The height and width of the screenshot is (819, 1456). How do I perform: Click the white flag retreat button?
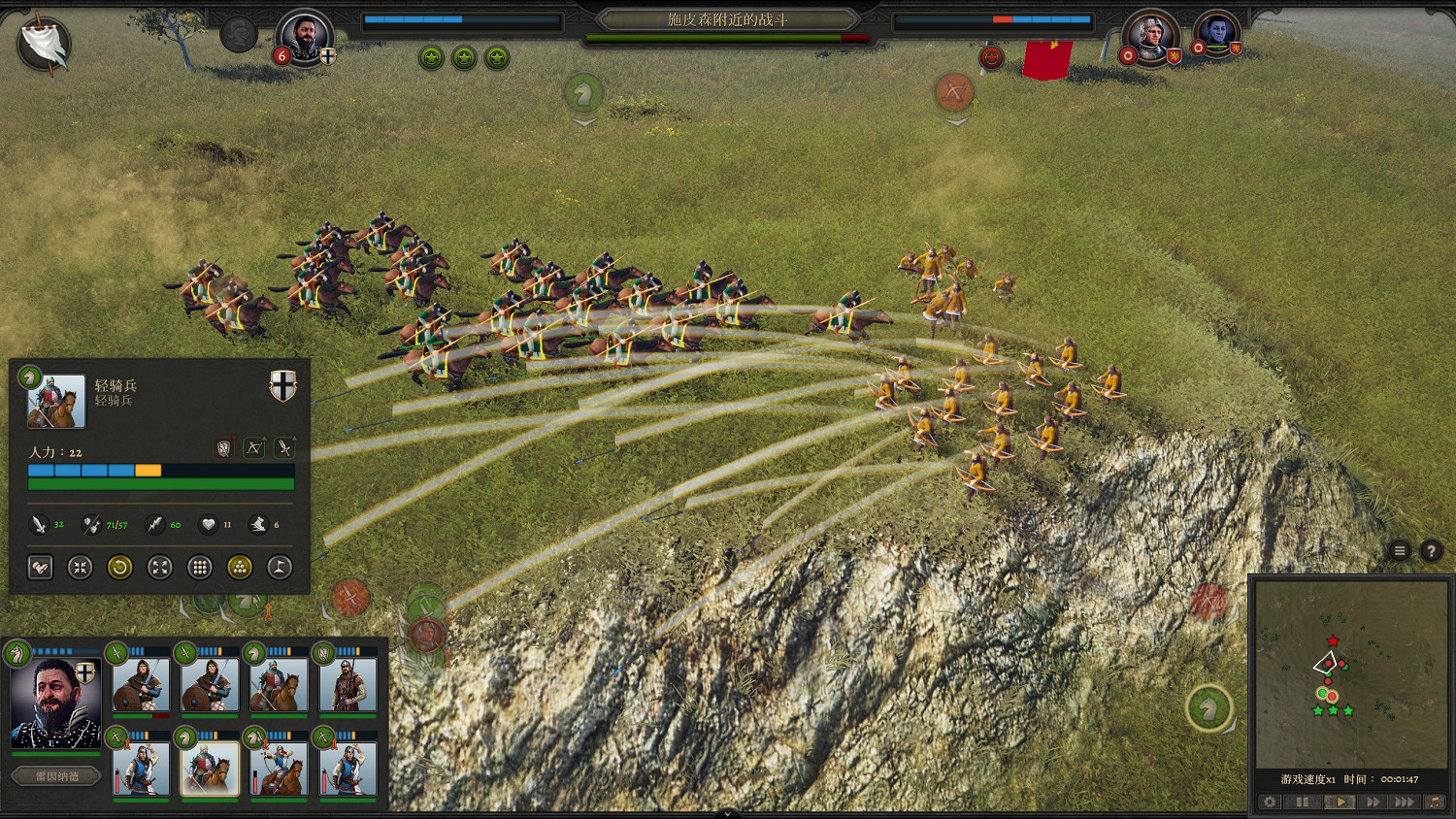click(x=45, y=43)
